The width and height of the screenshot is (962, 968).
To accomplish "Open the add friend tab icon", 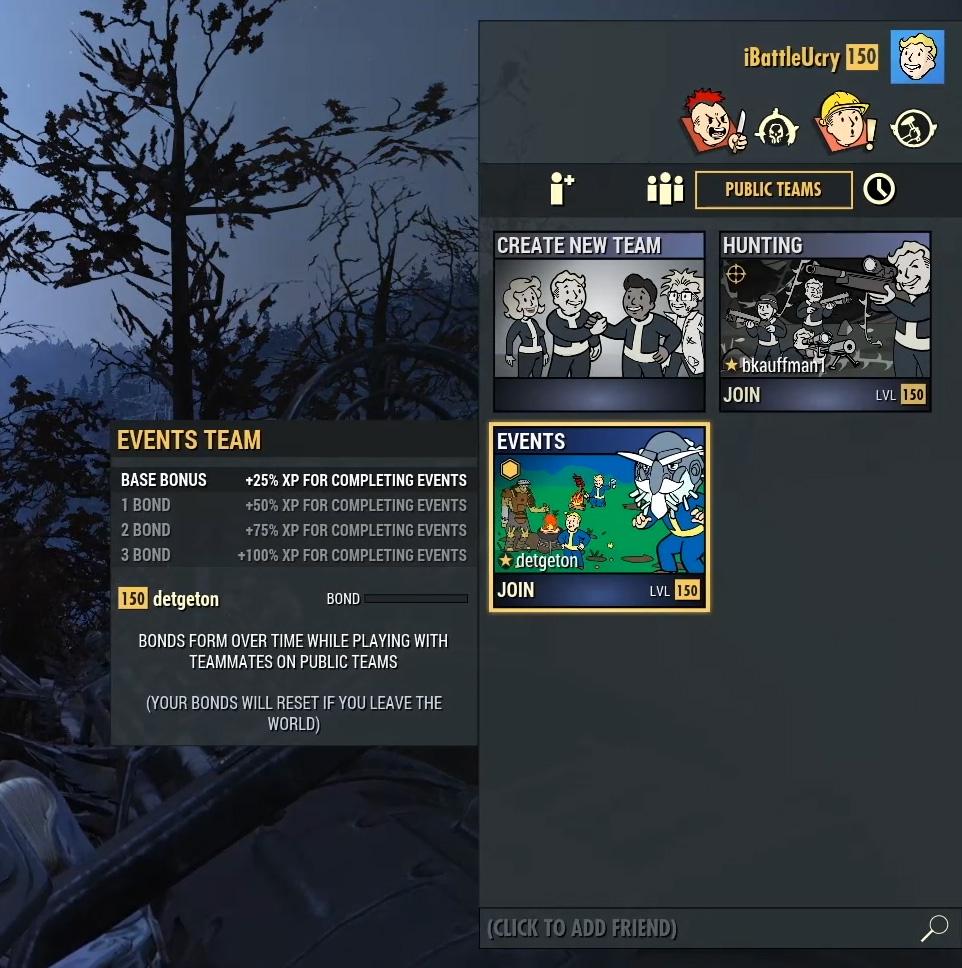I will pos(562,189).
